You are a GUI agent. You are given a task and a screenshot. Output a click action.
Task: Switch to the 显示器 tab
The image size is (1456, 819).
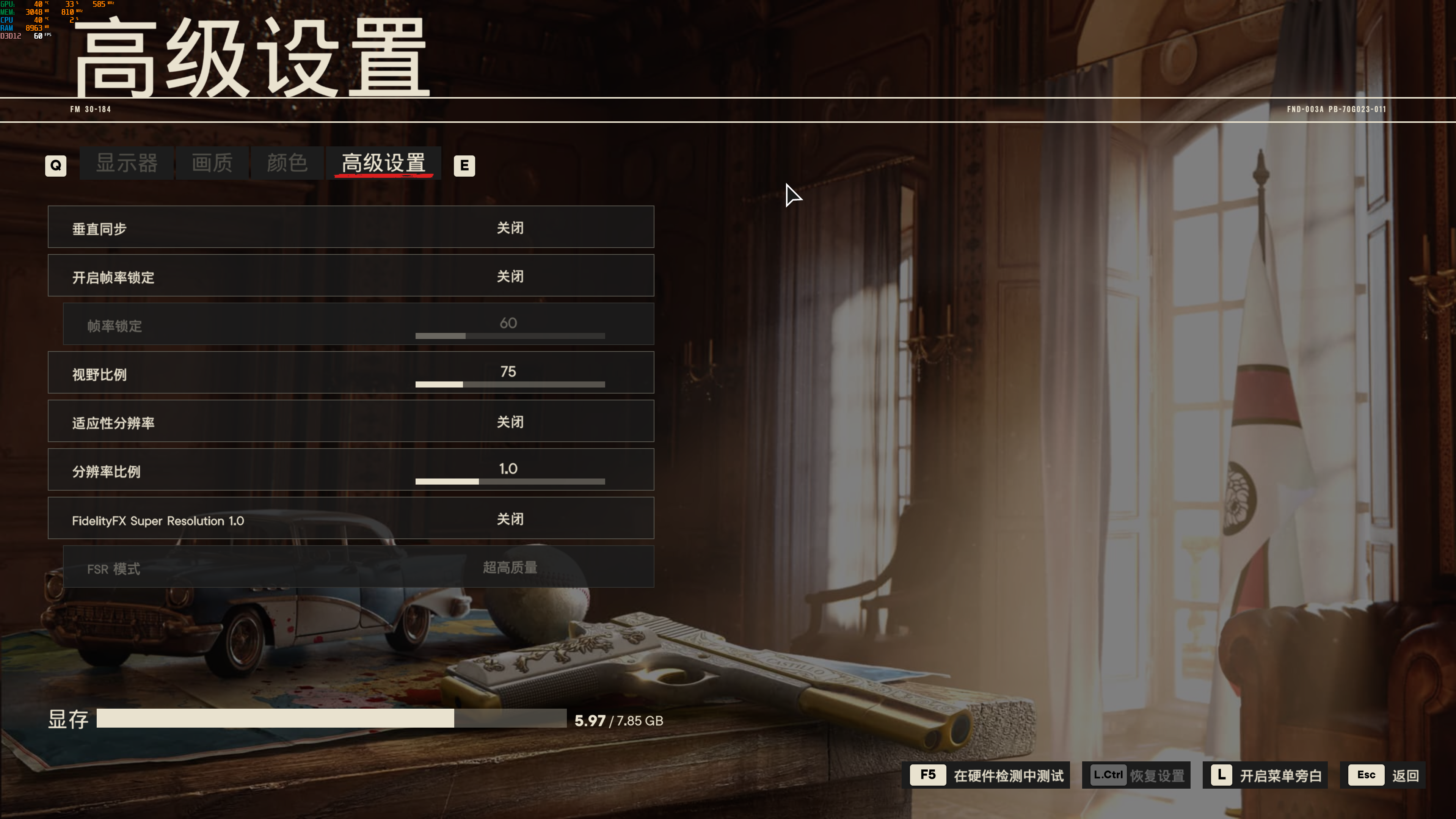(x=127, y=163)
